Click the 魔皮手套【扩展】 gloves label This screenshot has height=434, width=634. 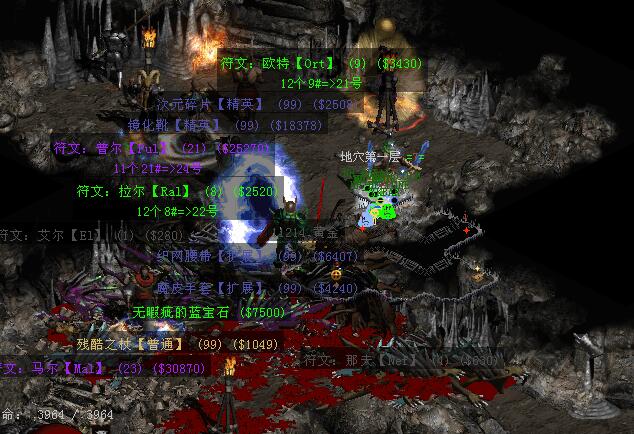coord(243,288)
